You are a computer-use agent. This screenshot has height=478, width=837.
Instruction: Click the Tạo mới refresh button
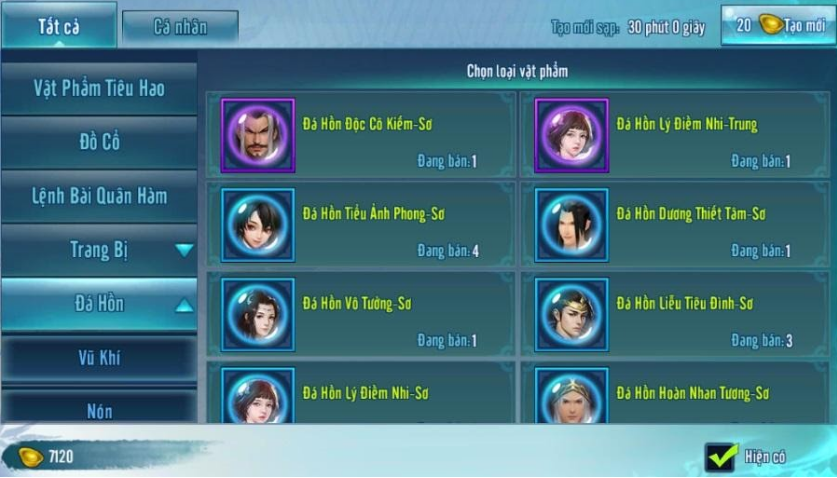779,26
